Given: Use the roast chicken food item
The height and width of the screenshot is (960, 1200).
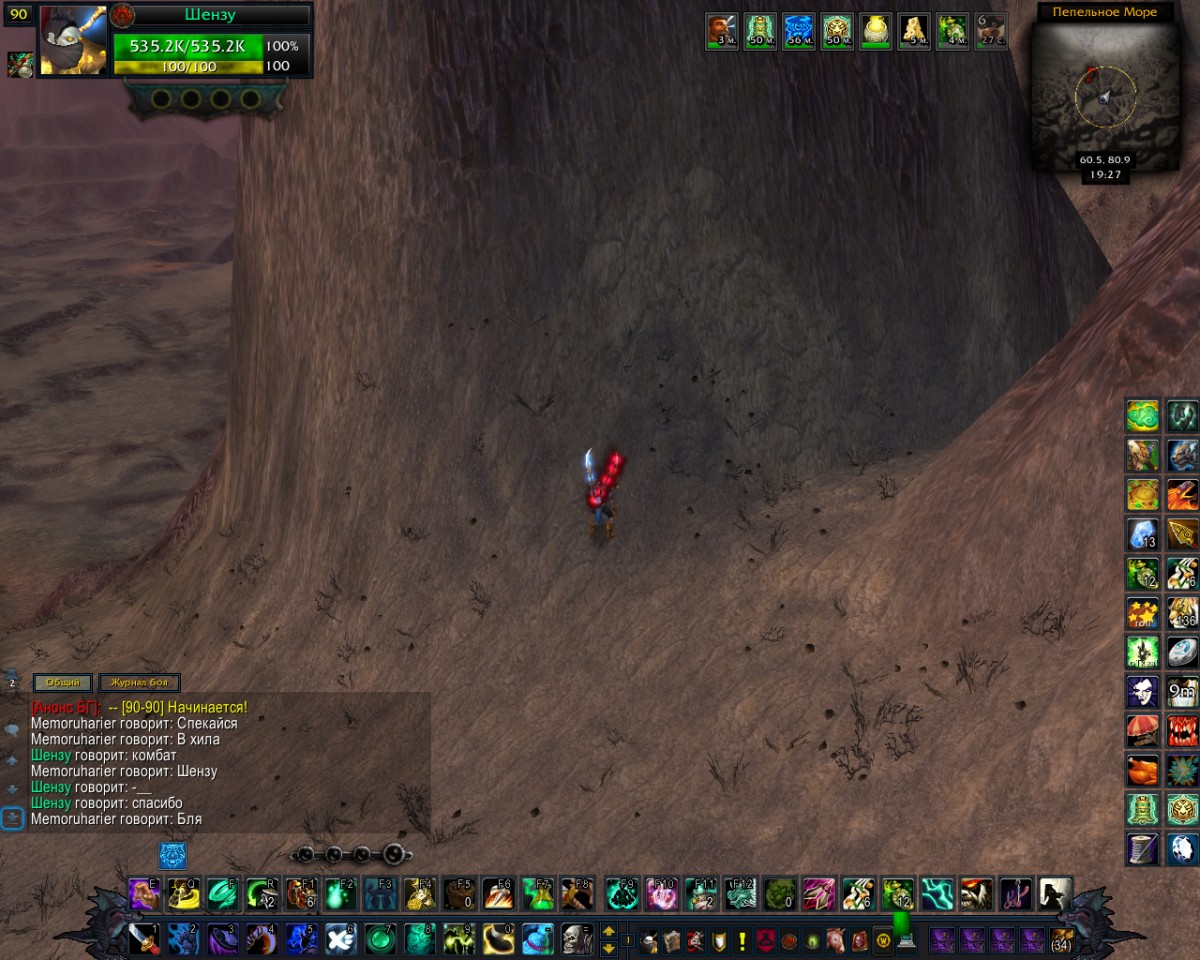Looking at the screenshot, I should [1142, 770].
